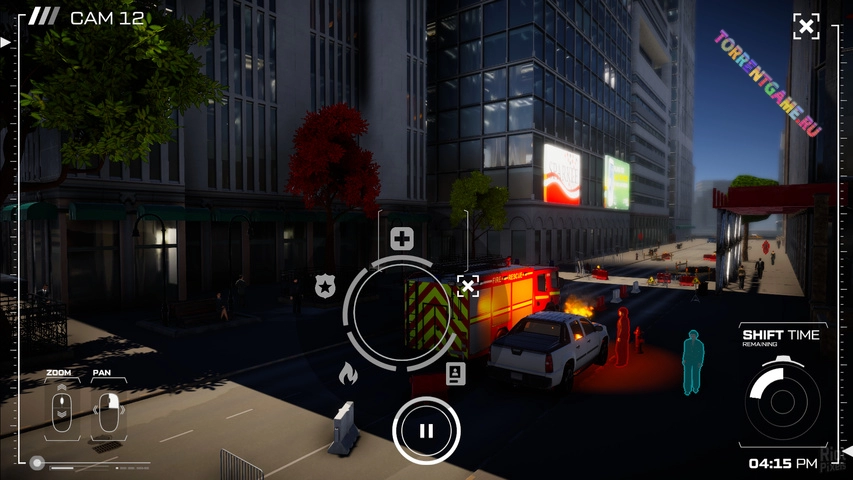The image size is (853, 480).
Task: Pause with the round pause button
Action: [426, 431]
